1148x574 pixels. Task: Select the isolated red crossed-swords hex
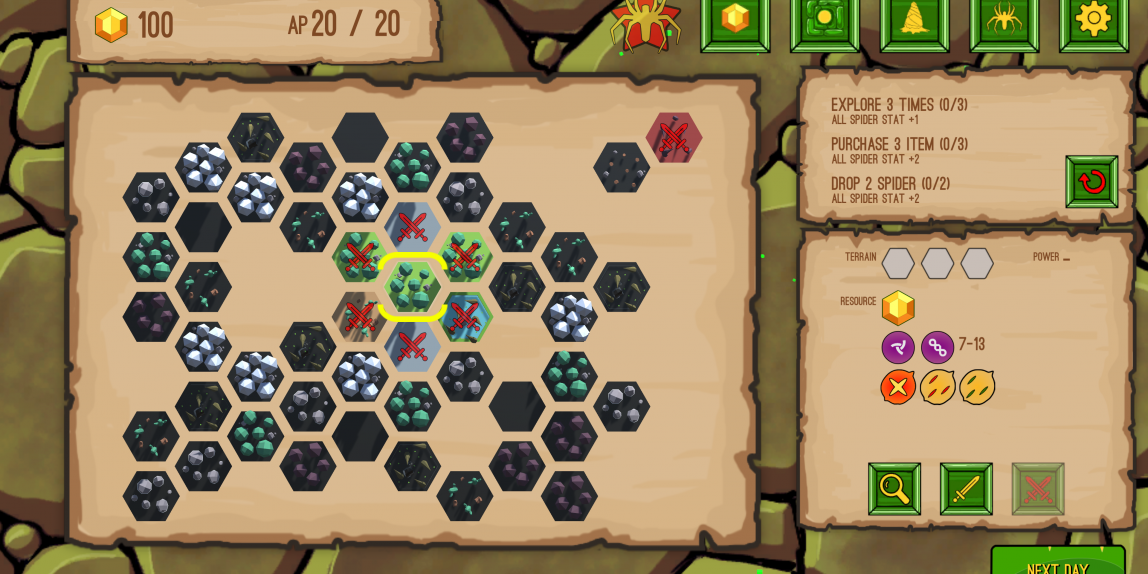[673, 138]
